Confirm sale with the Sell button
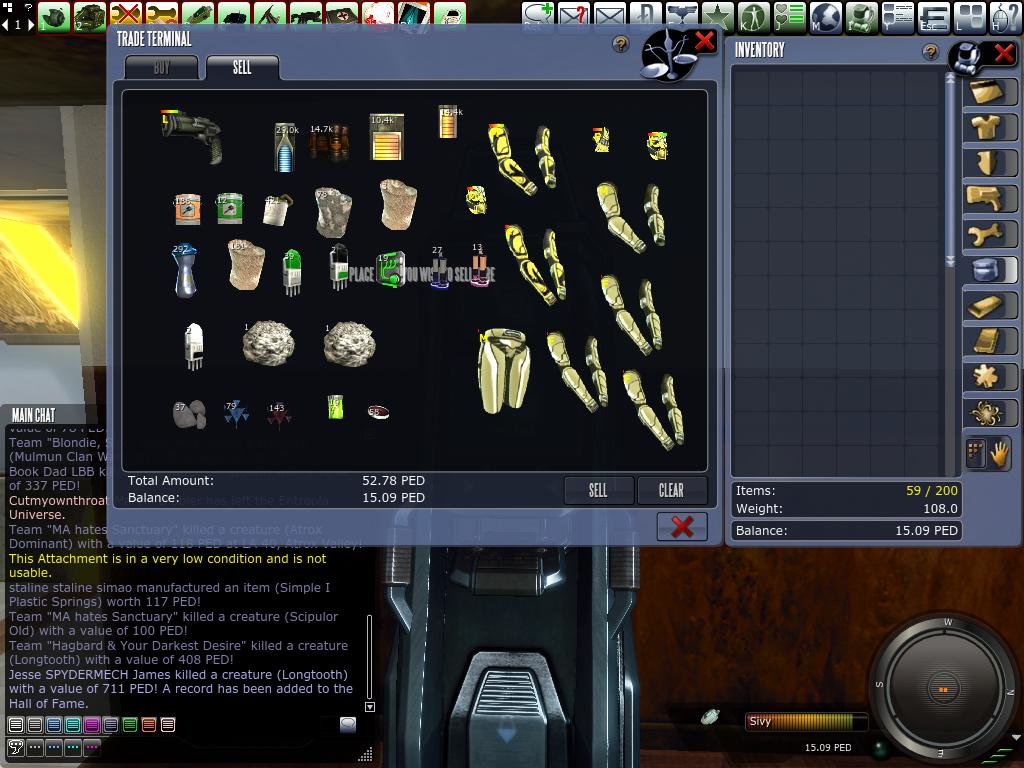Viewport: 1024px width, 768px height. click(598, 490)
